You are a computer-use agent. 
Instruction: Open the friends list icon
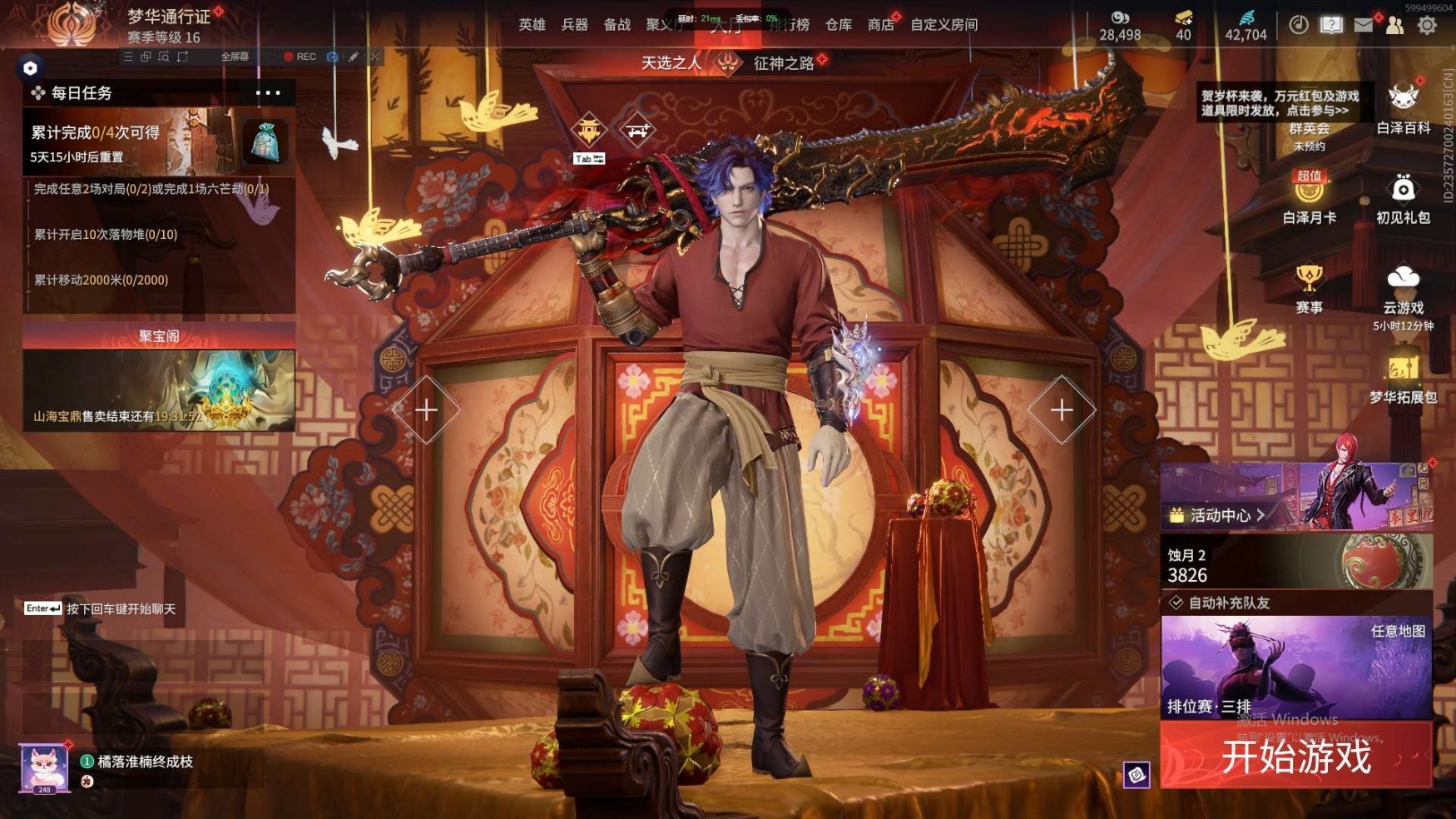pos(1394,25)
